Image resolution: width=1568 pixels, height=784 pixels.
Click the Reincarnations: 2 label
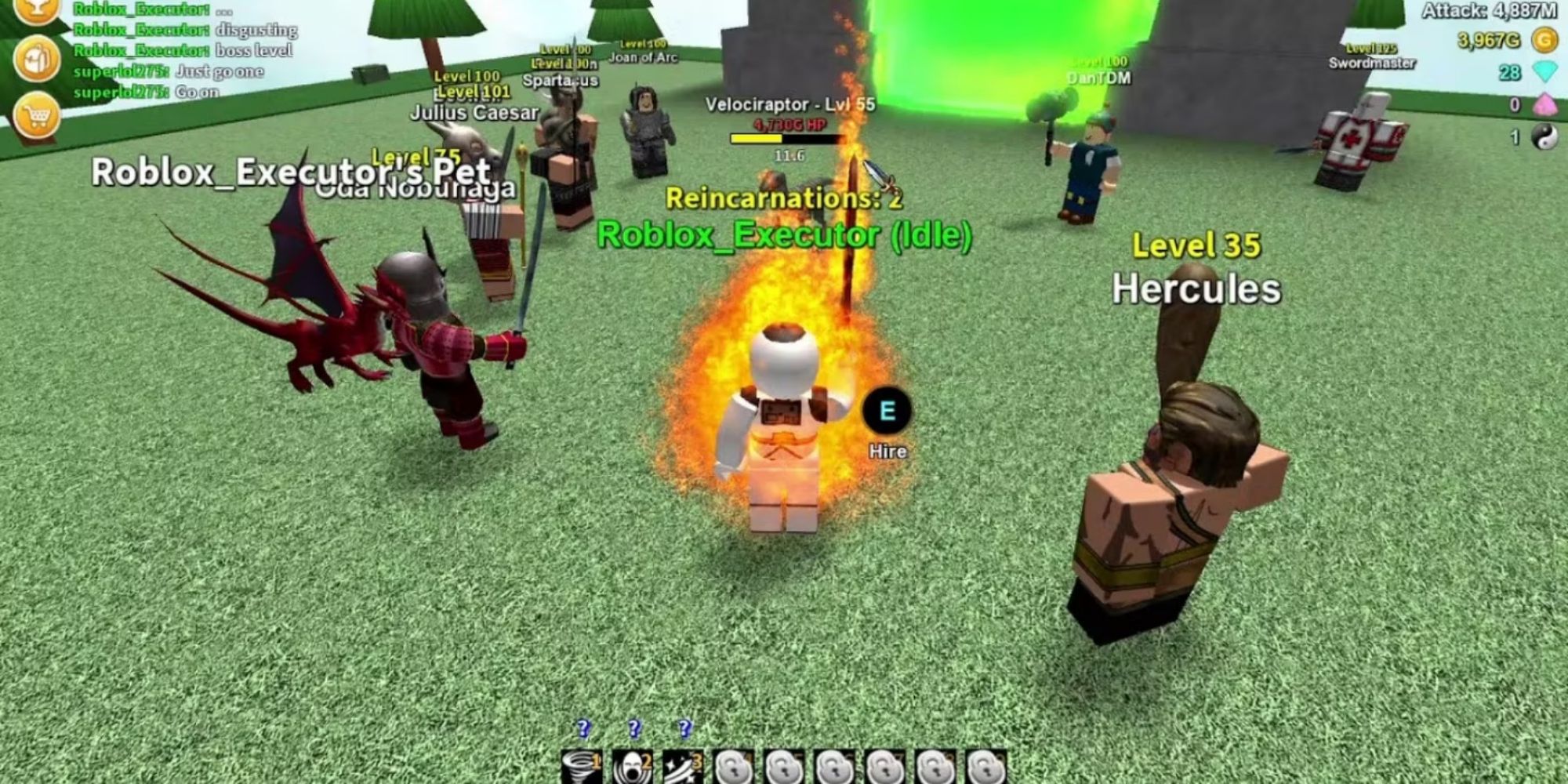784,199
